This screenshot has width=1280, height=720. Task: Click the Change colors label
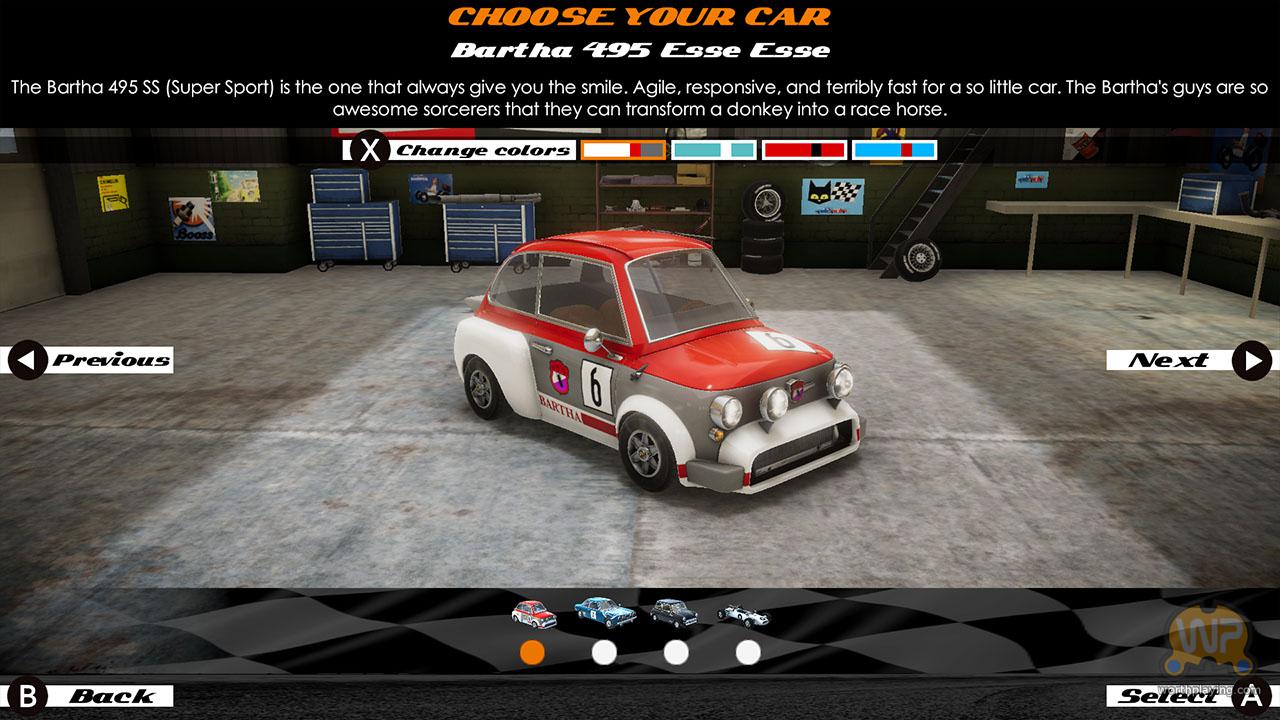483,151
